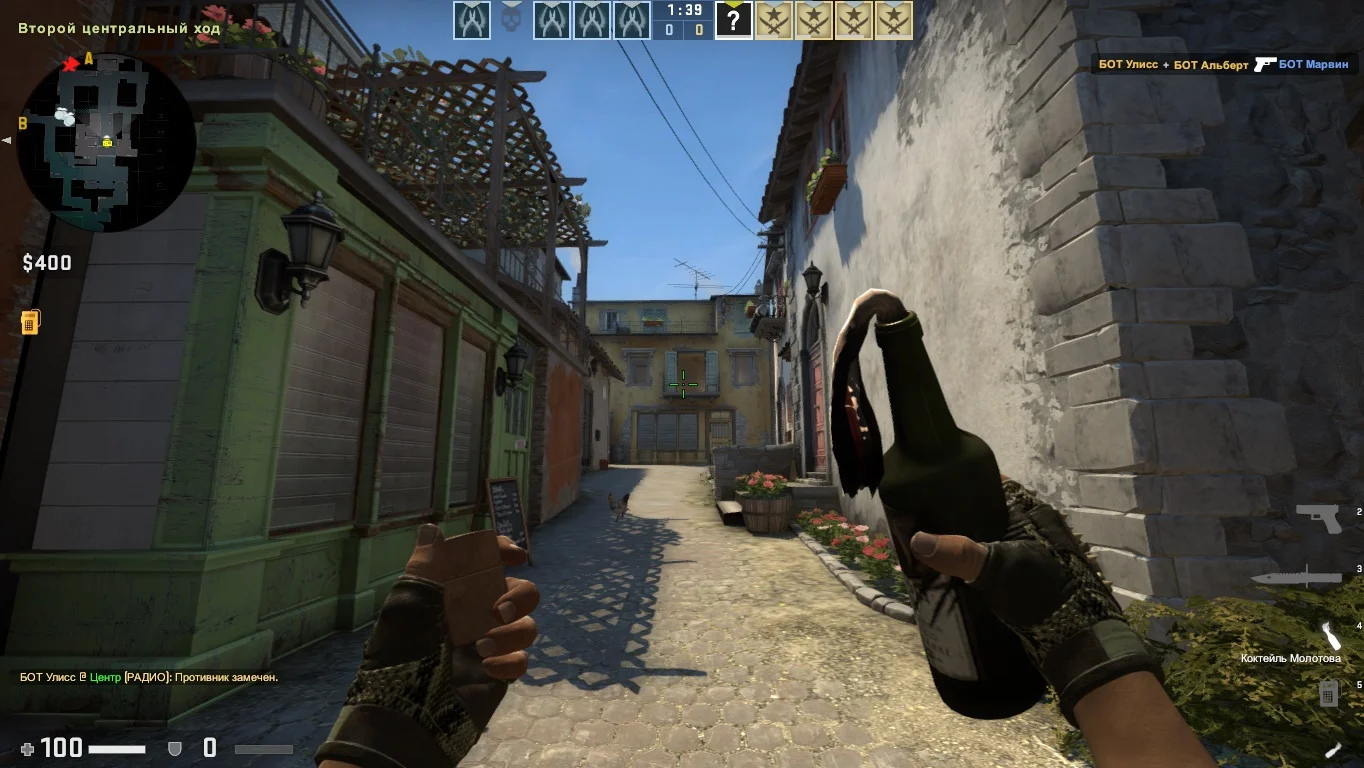Select the pistol in weapon slot 2
The width and height of the screenshot is (1364, 768).
click(1317, 518)
